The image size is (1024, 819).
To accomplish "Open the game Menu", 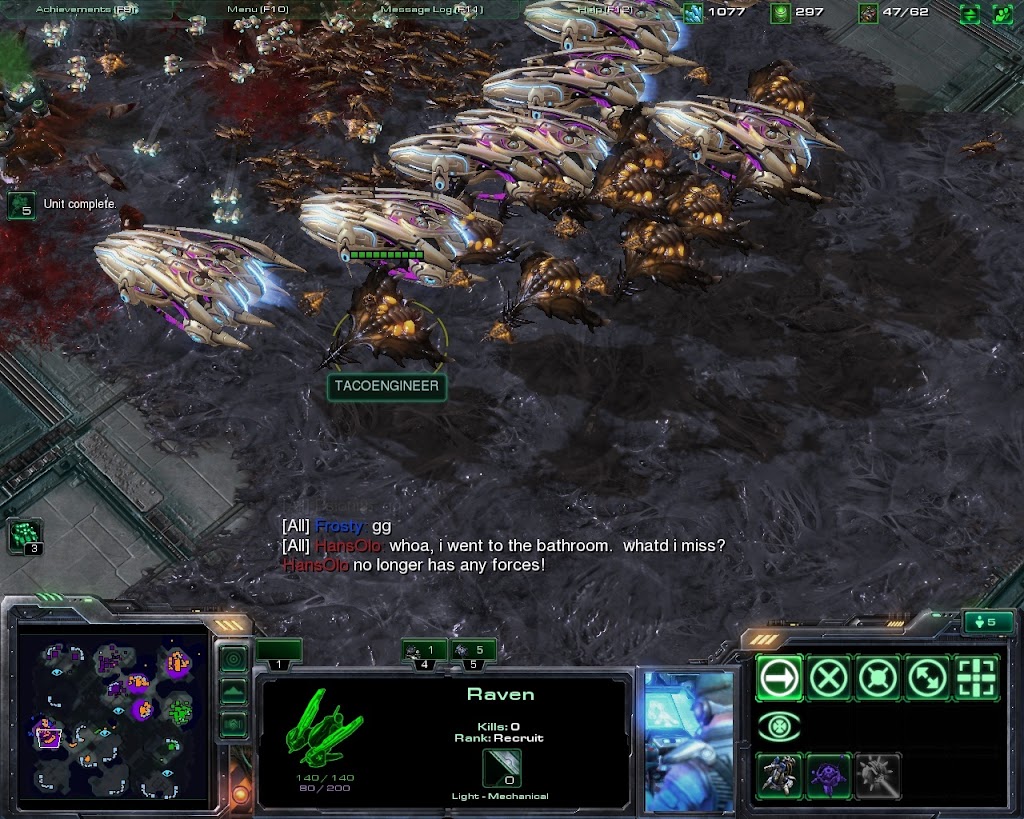I will coord(258,9).
